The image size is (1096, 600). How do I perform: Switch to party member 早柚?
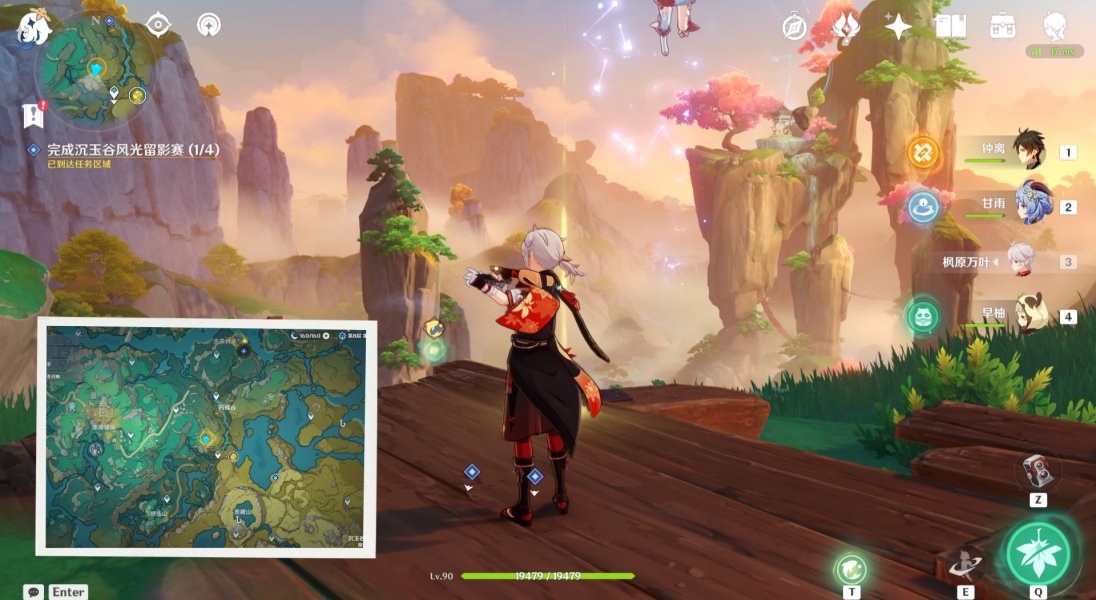click(x=1030, y=315)
